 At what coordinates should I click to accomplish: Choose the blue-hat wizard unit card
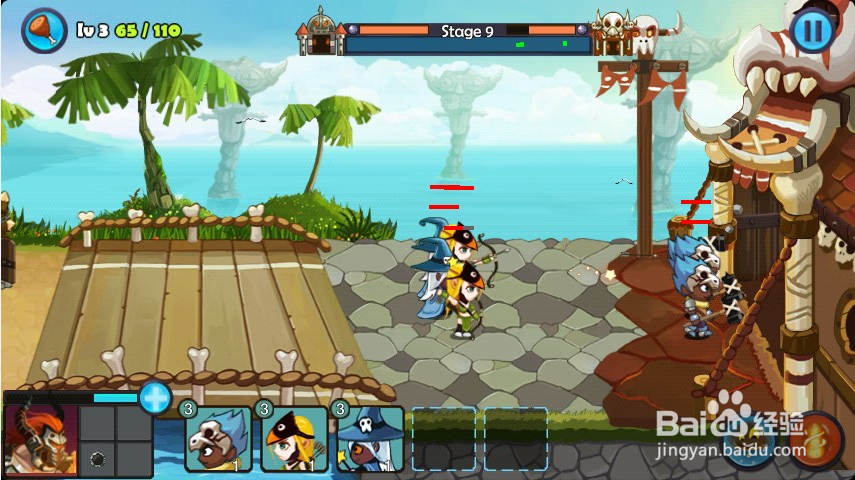(371, 439)
